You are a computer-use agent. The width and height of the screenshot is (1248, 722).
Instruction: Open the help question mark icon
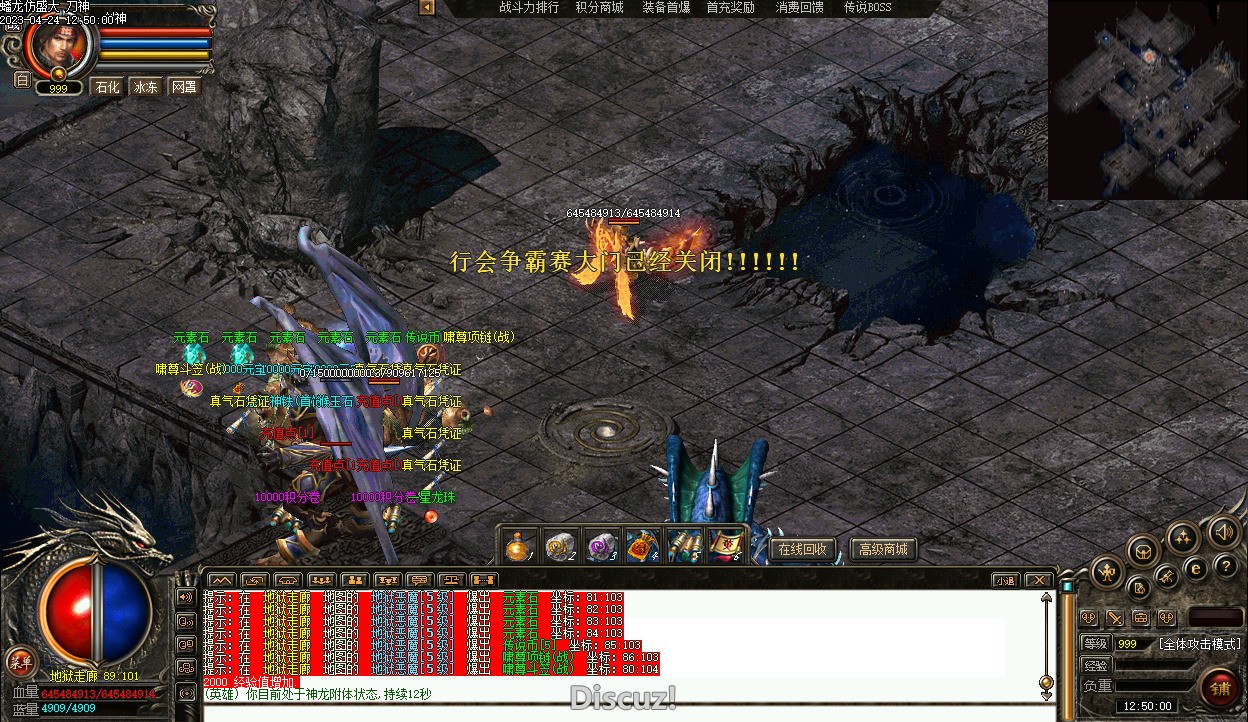click(x=1225, y=566)
